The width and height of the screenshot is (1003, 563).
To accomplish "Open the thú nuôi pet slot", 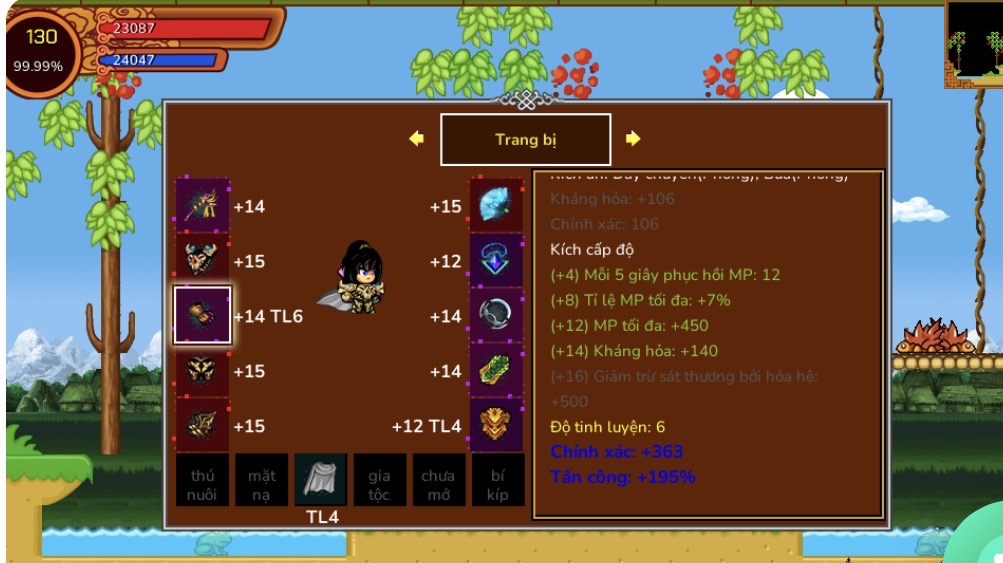I will pyautogui.click(x=203, y=480).
